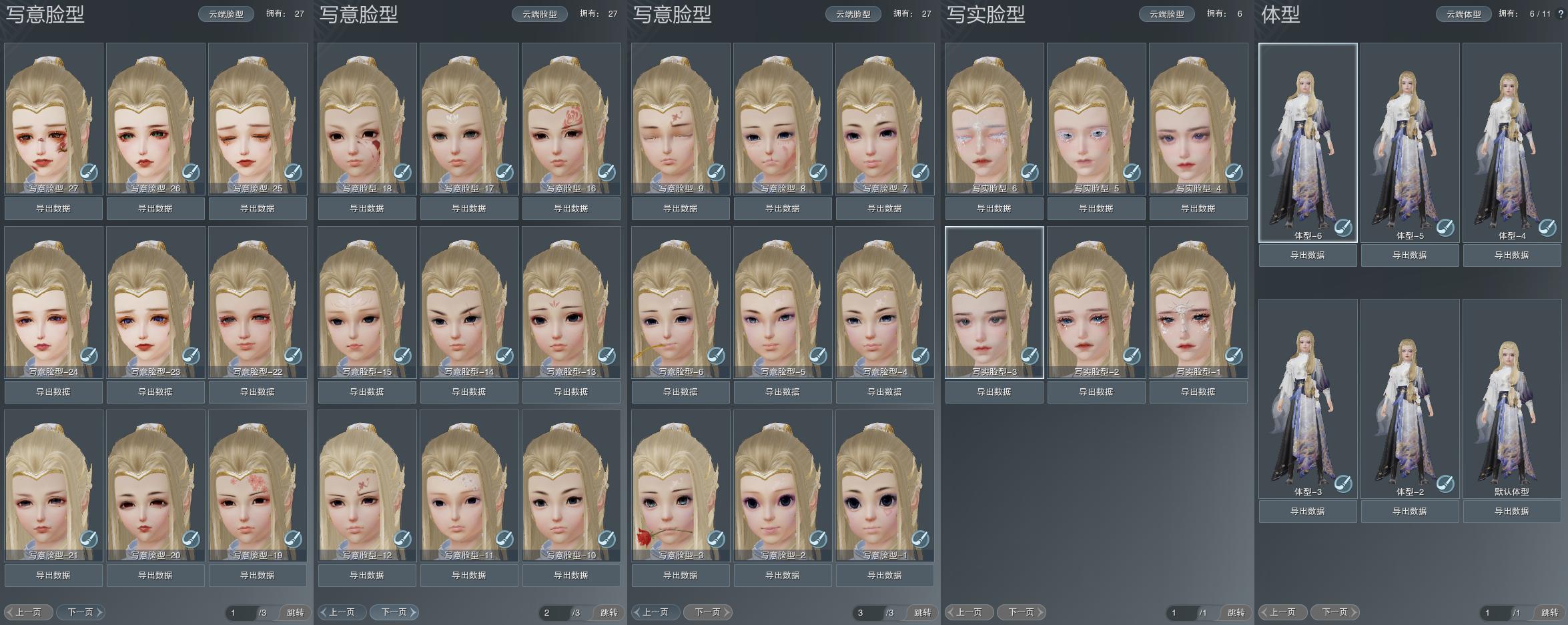Click the brush icon on 写意脸型-10 thumbnail

(x=606, y=538)
